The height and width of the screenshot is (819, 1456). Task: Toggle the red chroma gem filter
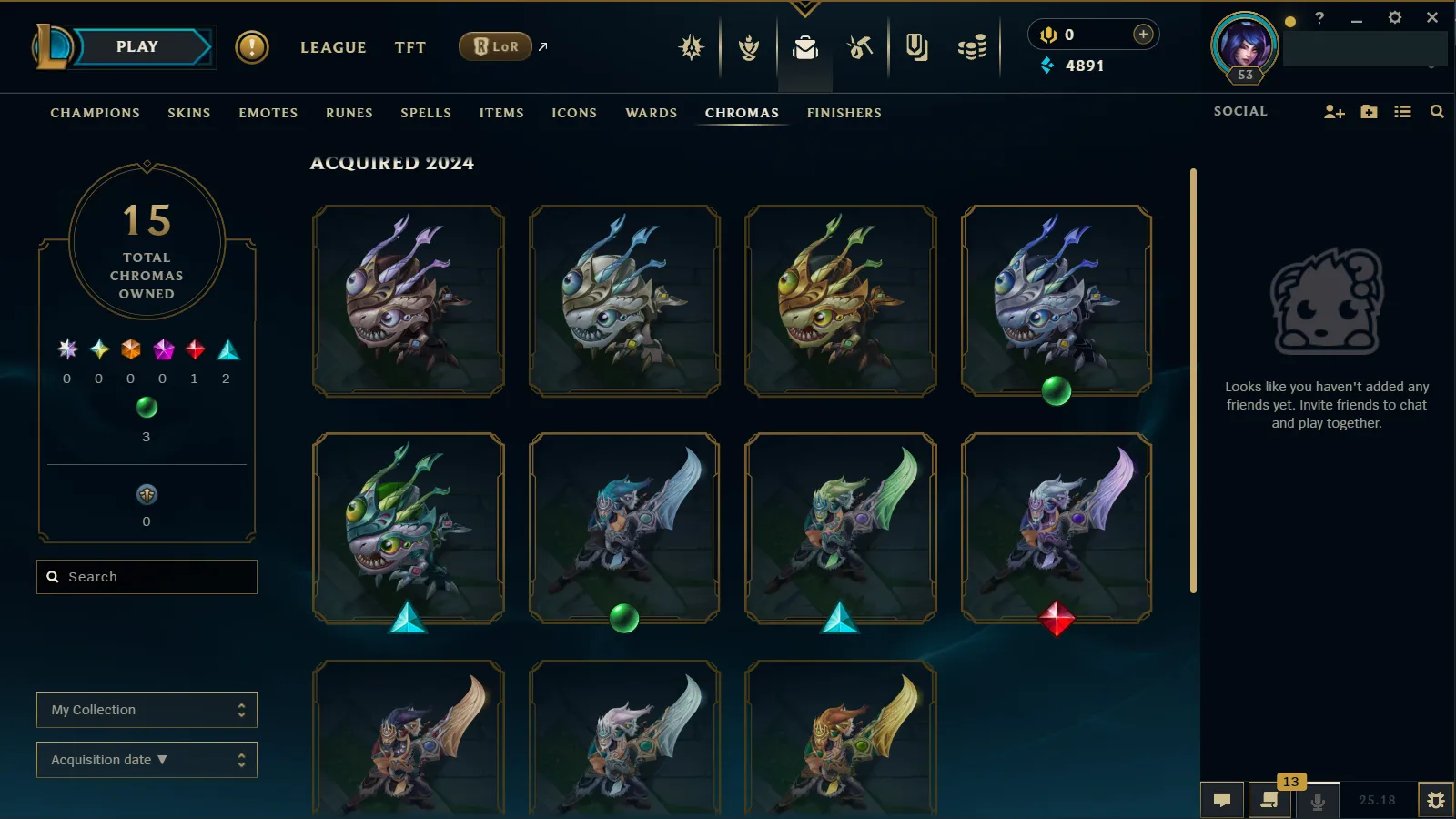point(193,349)
